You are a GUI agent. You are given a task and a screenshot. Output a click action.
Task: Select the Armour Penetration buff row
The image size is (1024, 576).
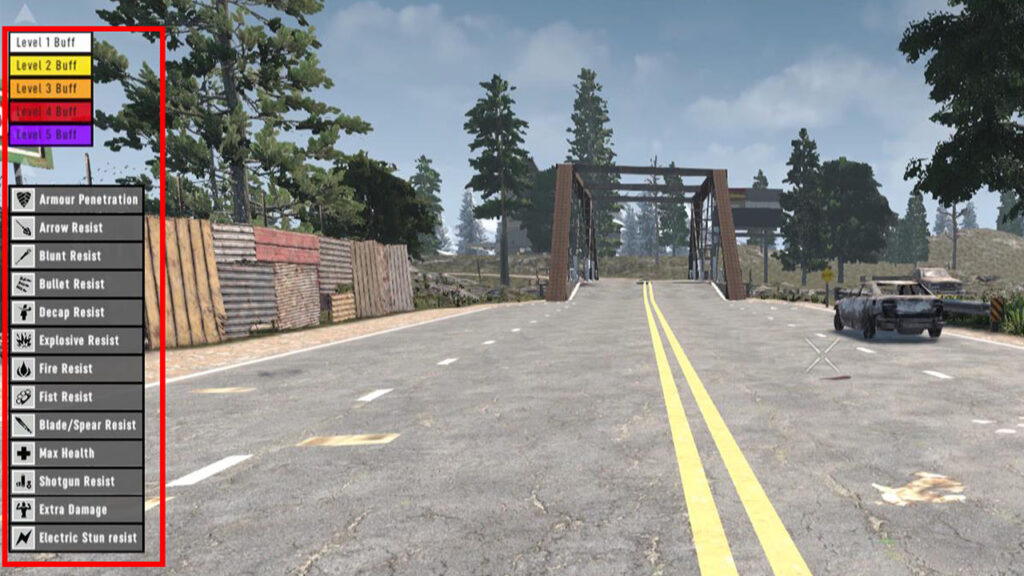(76, 199)
